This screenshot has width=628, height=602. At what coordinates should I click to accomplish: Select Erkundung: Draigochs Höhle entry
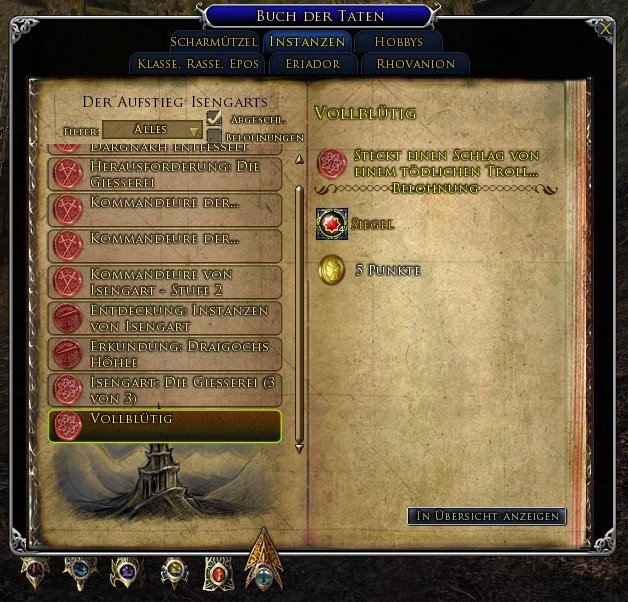coord(164,353)
